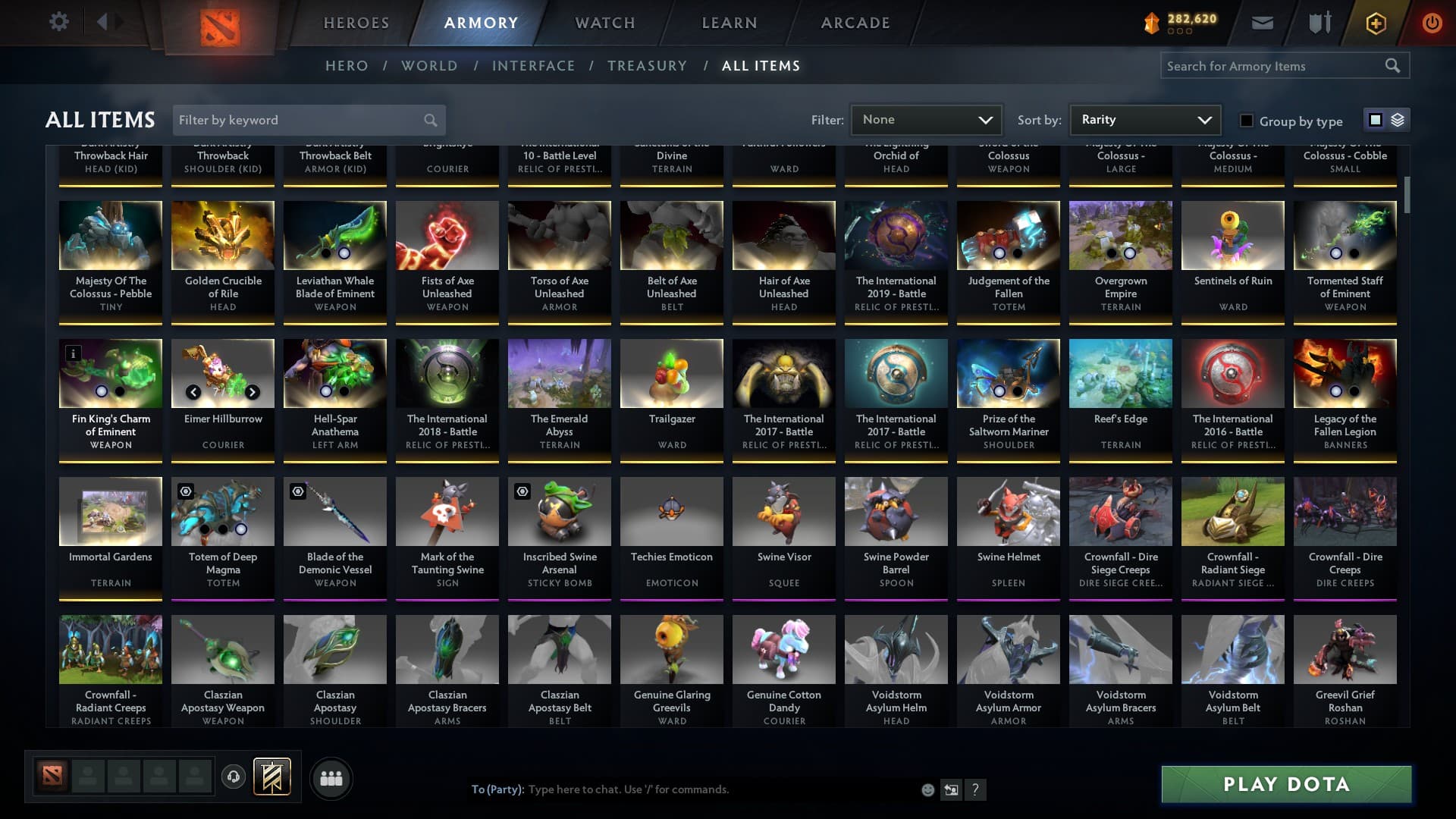This screenshot has height=819, width=1456.
Task: Open the Filter dropdown set to None
Action: (x=926, y=119)
